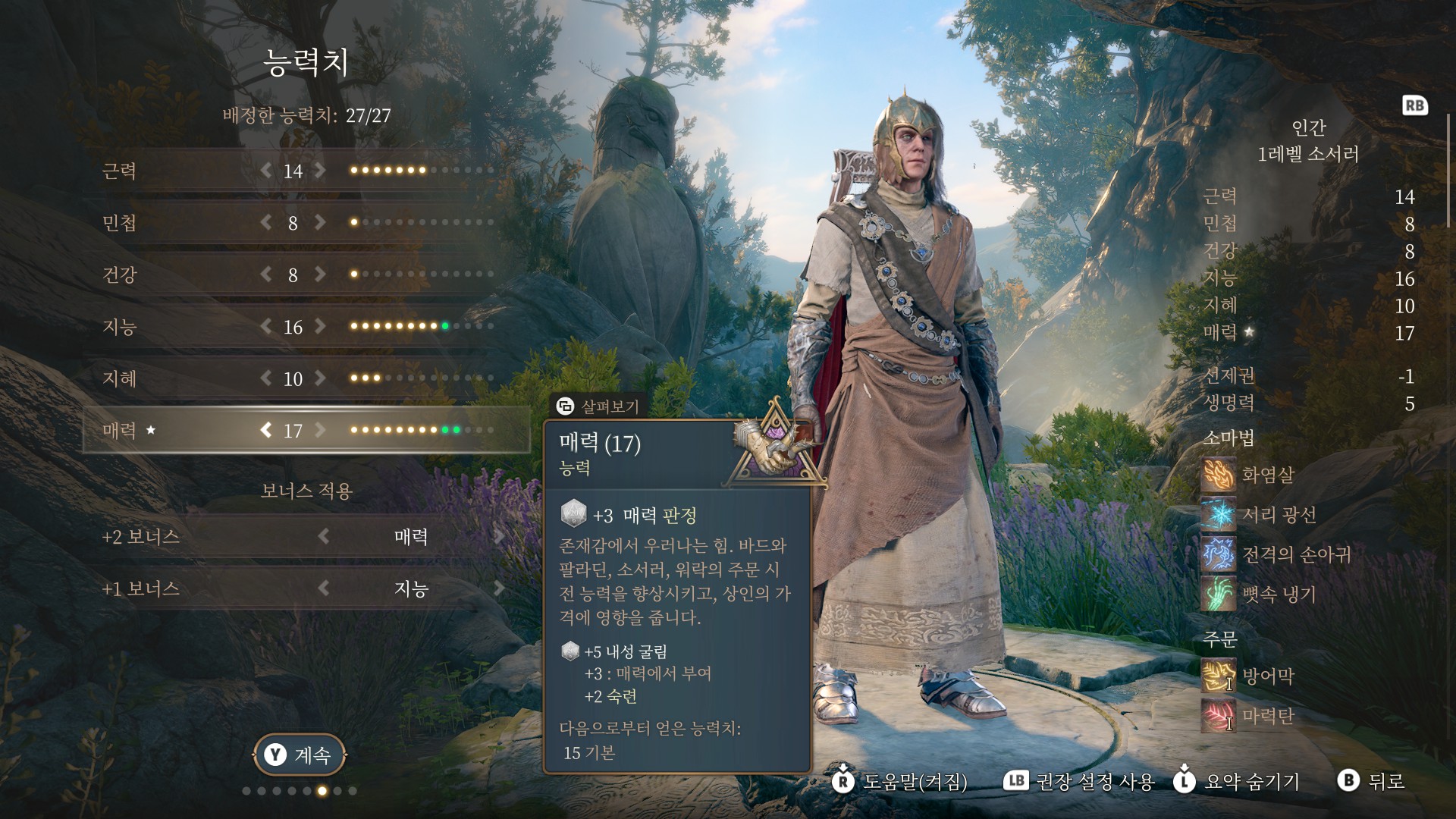Viewport: 1456px width, 819px height.
Task: Increase 근력 with the right arrow
Action: click(x=321, y=171)
